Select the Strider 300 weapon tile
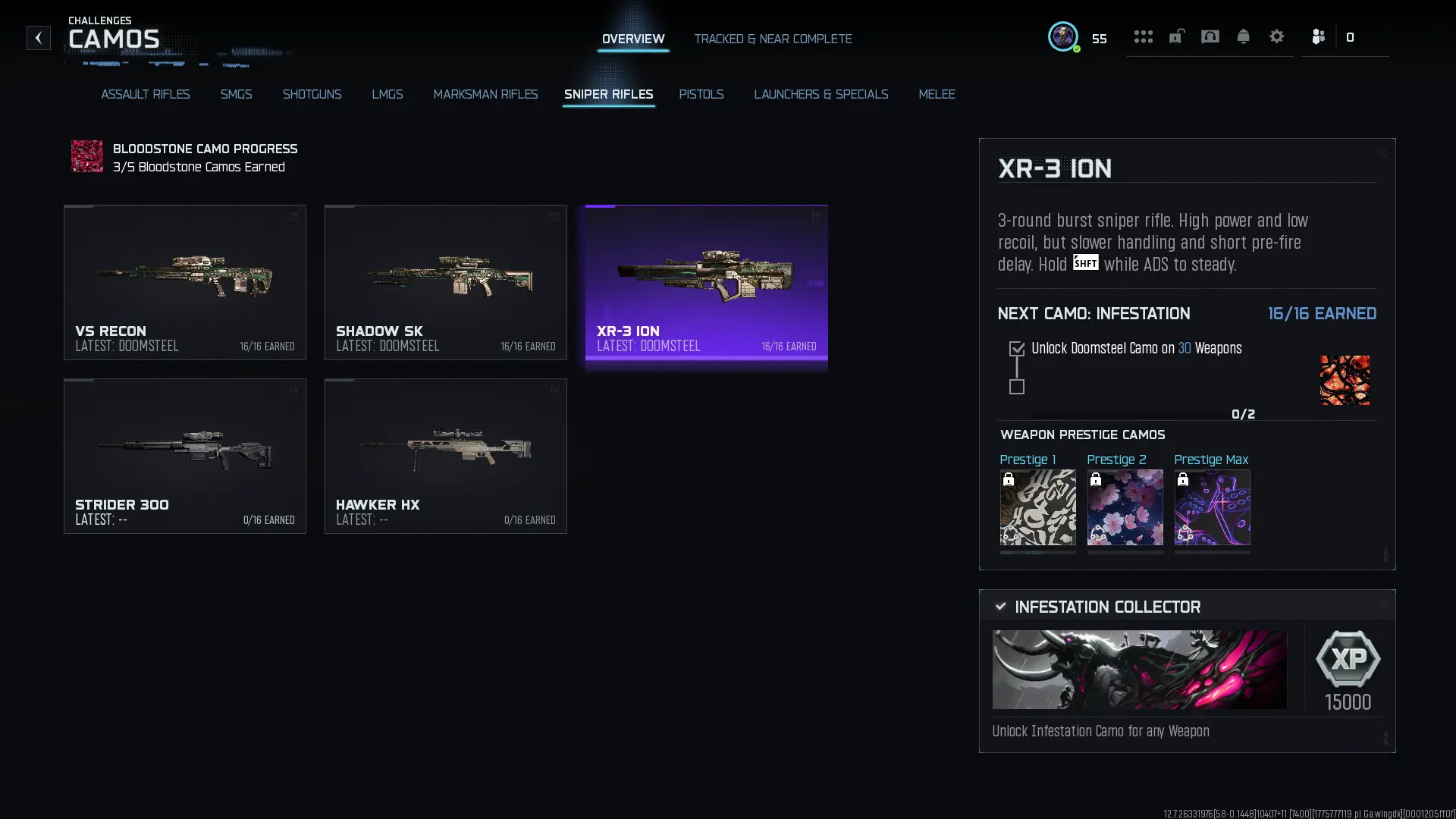The height and width of the screenshot is (819, 1456). click(185, 456)
